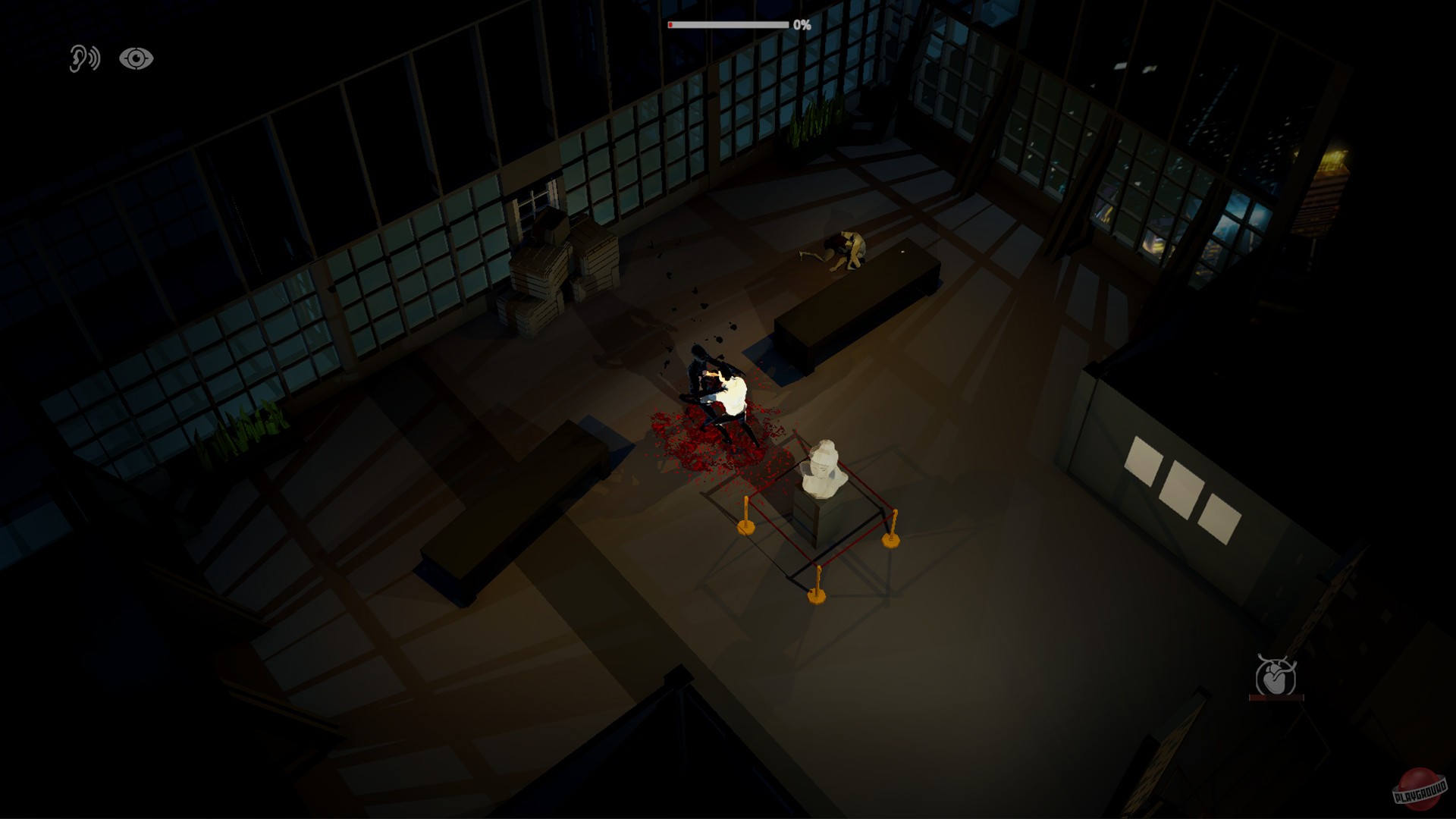Toggle the hearing detection ear icon
The image size is (1456, 819).
pos(86,58)
